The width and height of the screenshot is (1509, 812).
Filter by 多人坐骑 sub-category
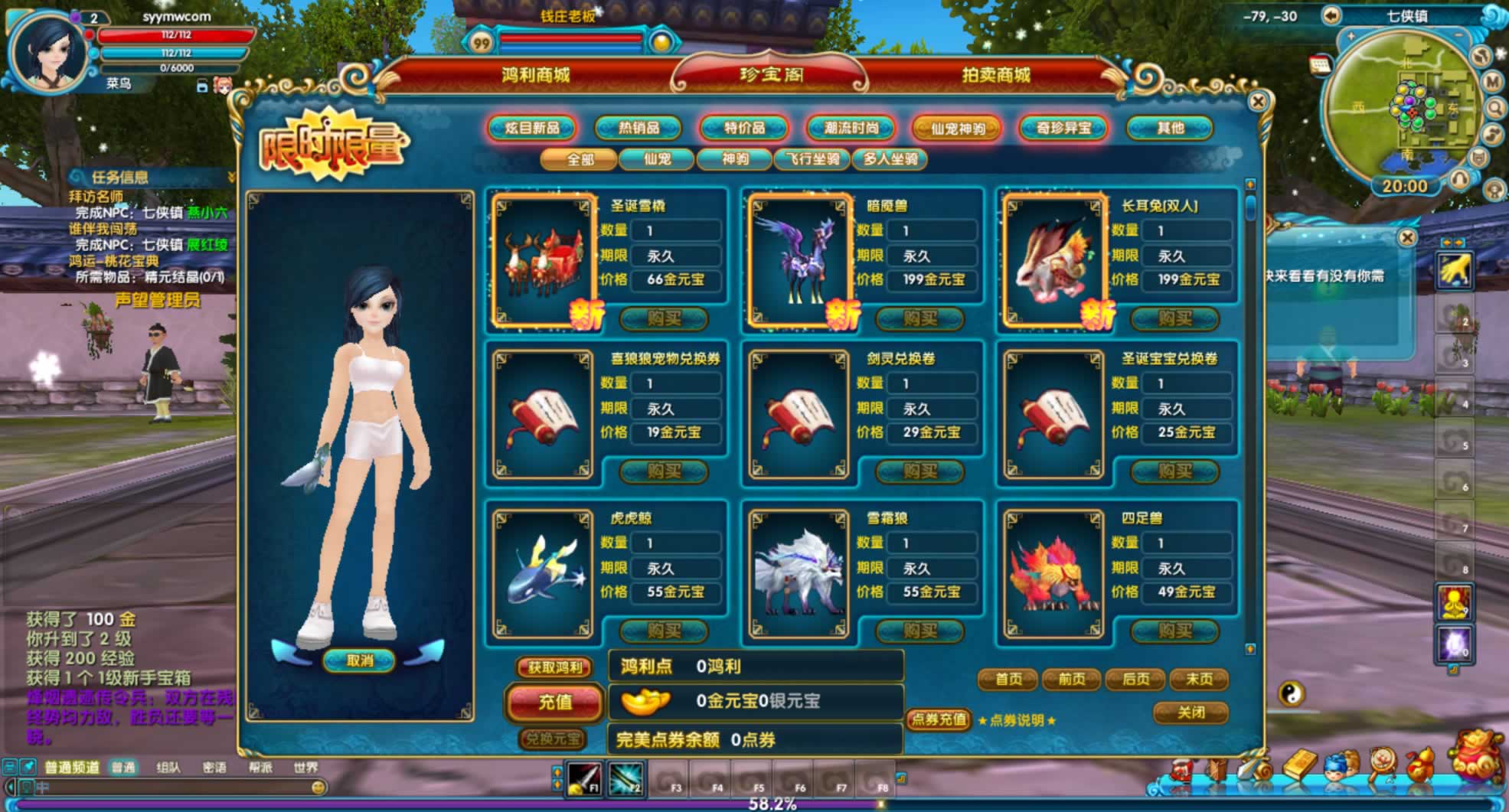click(x=890, y=159)
